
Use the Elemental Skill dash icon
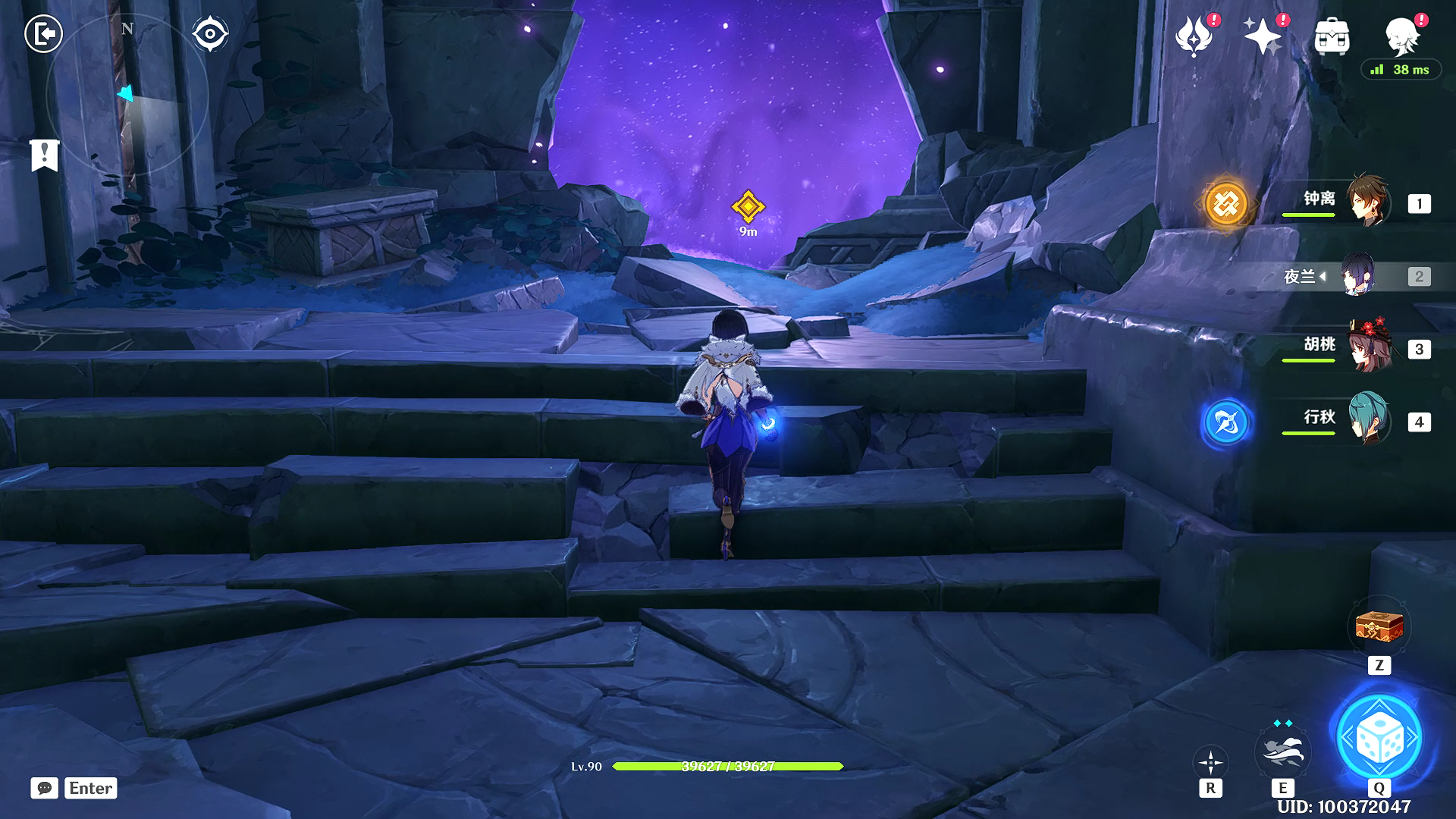tap(1282, 749)
